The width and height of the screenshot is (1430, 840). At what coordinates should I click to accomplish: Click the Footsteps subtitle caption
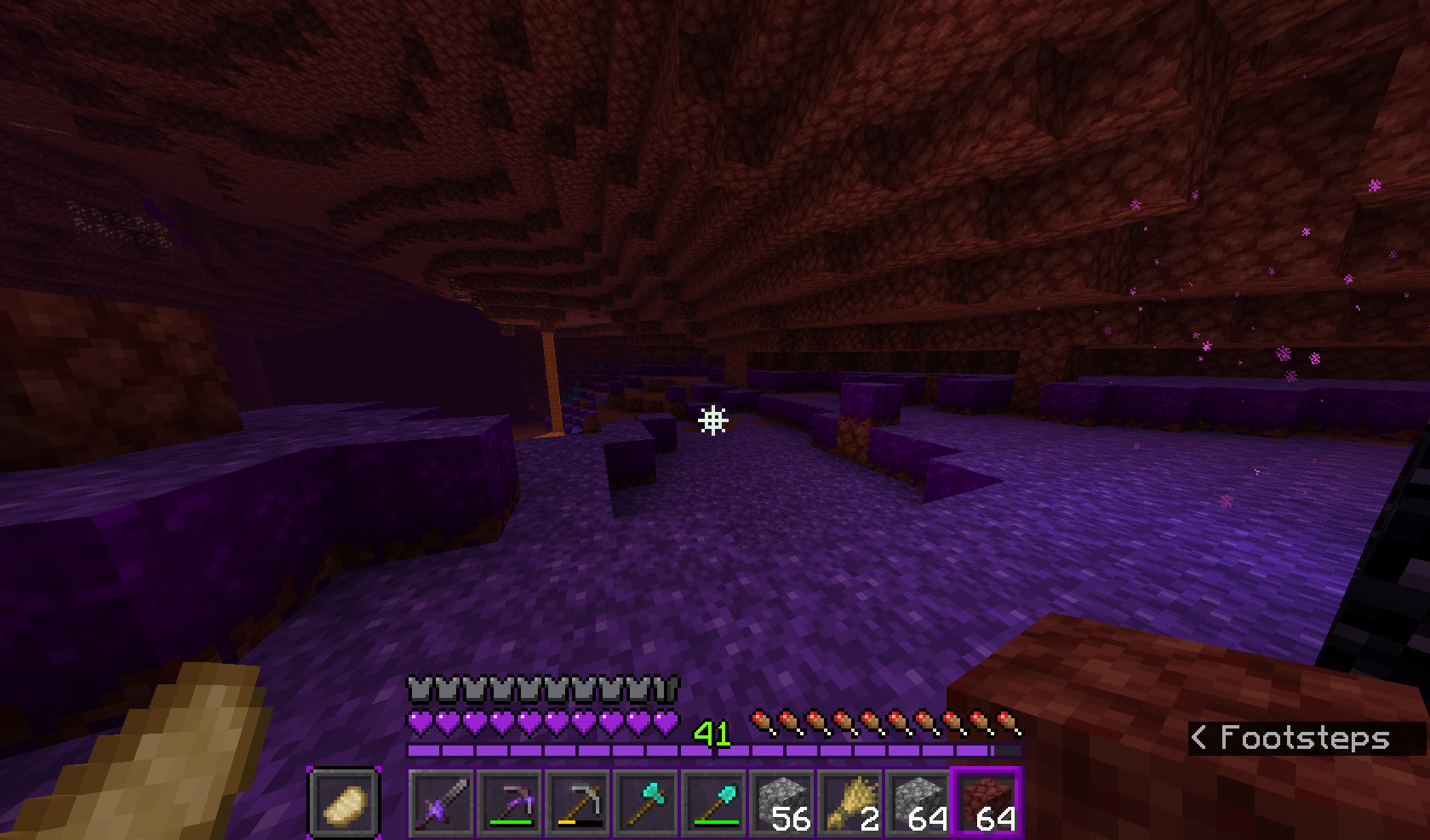pos(1294,737)
